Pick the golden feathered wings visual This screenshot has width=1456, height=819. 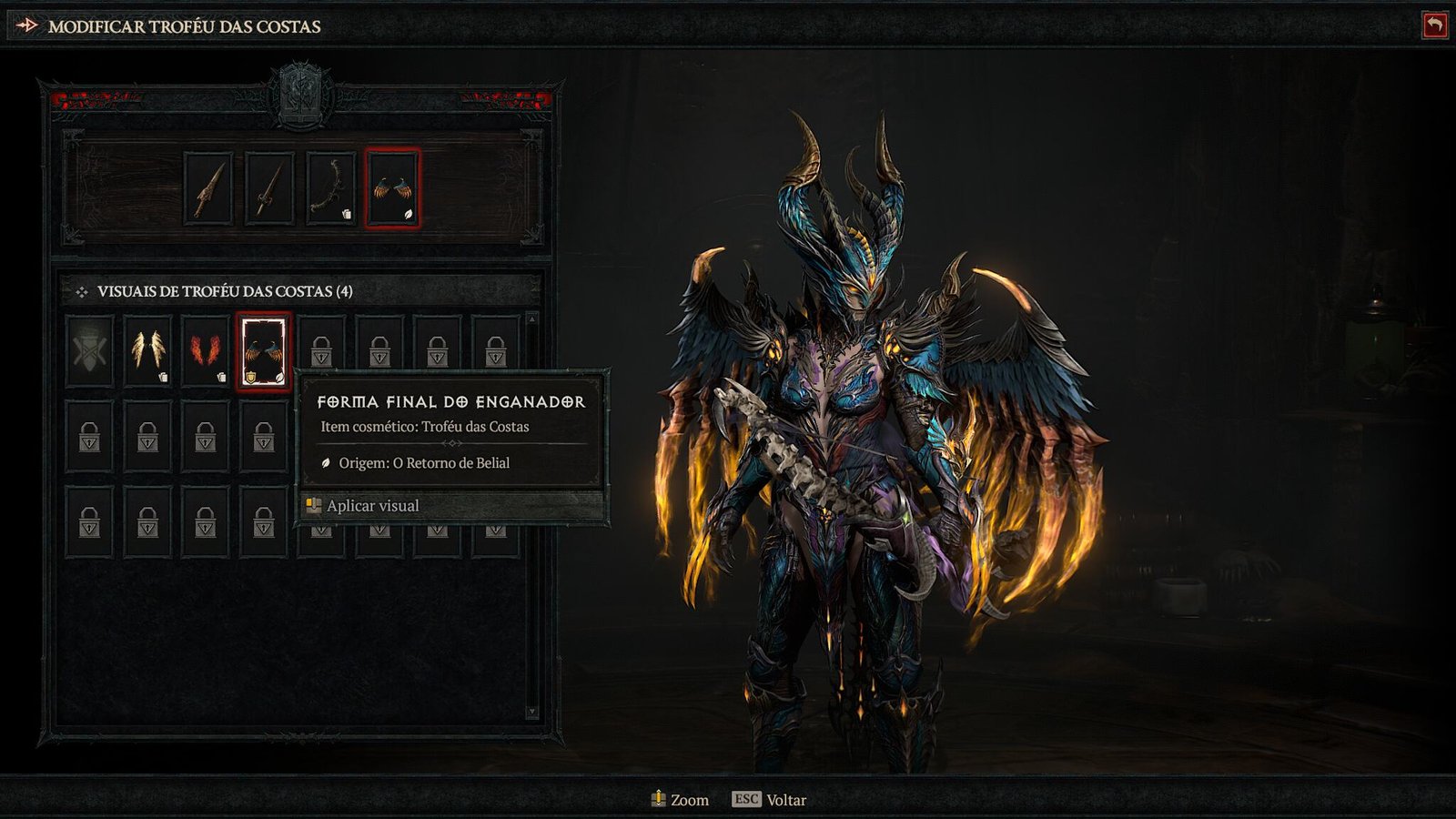click(147, 350)
